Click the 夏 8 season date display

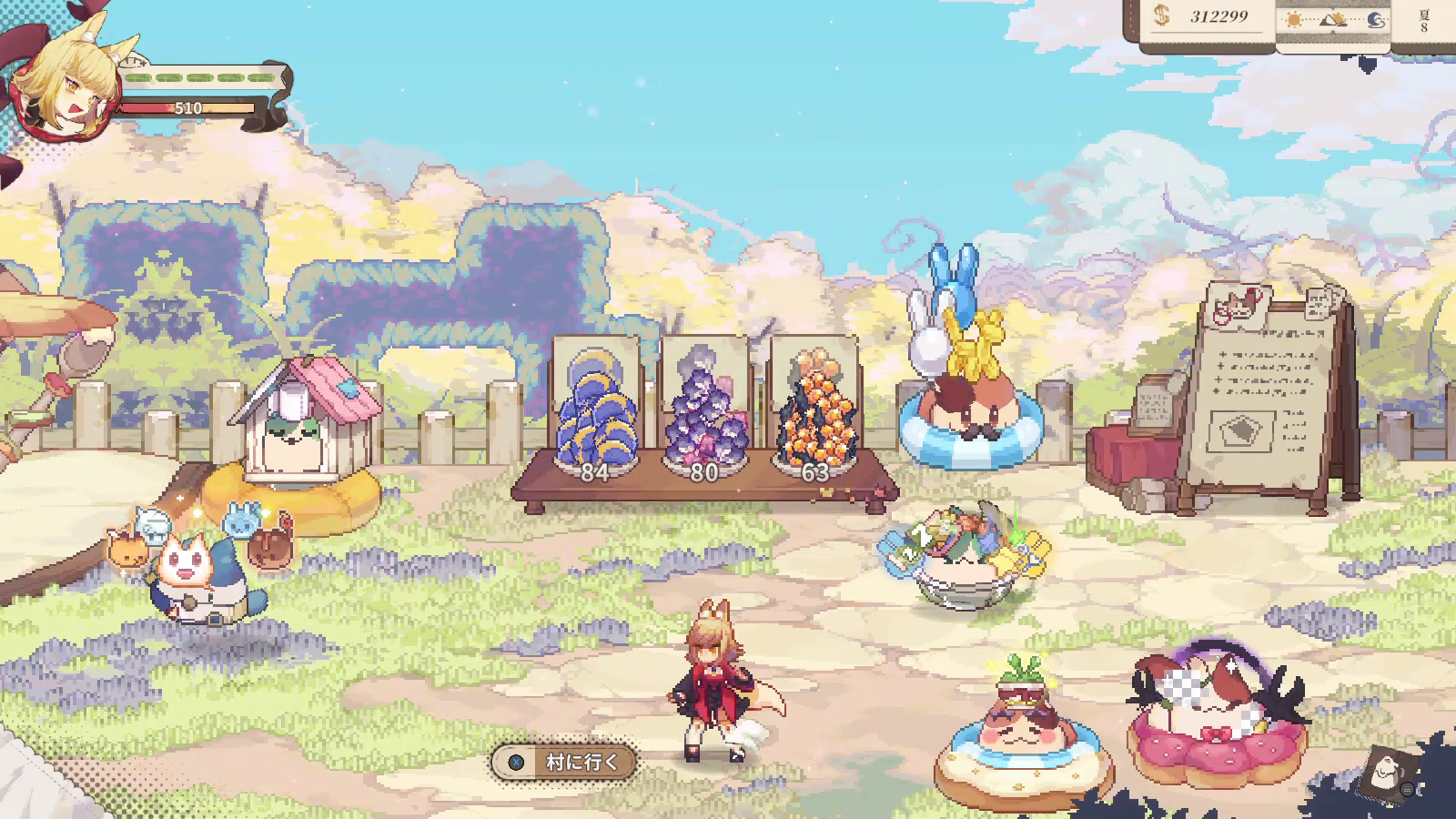tap(1424, 21)
